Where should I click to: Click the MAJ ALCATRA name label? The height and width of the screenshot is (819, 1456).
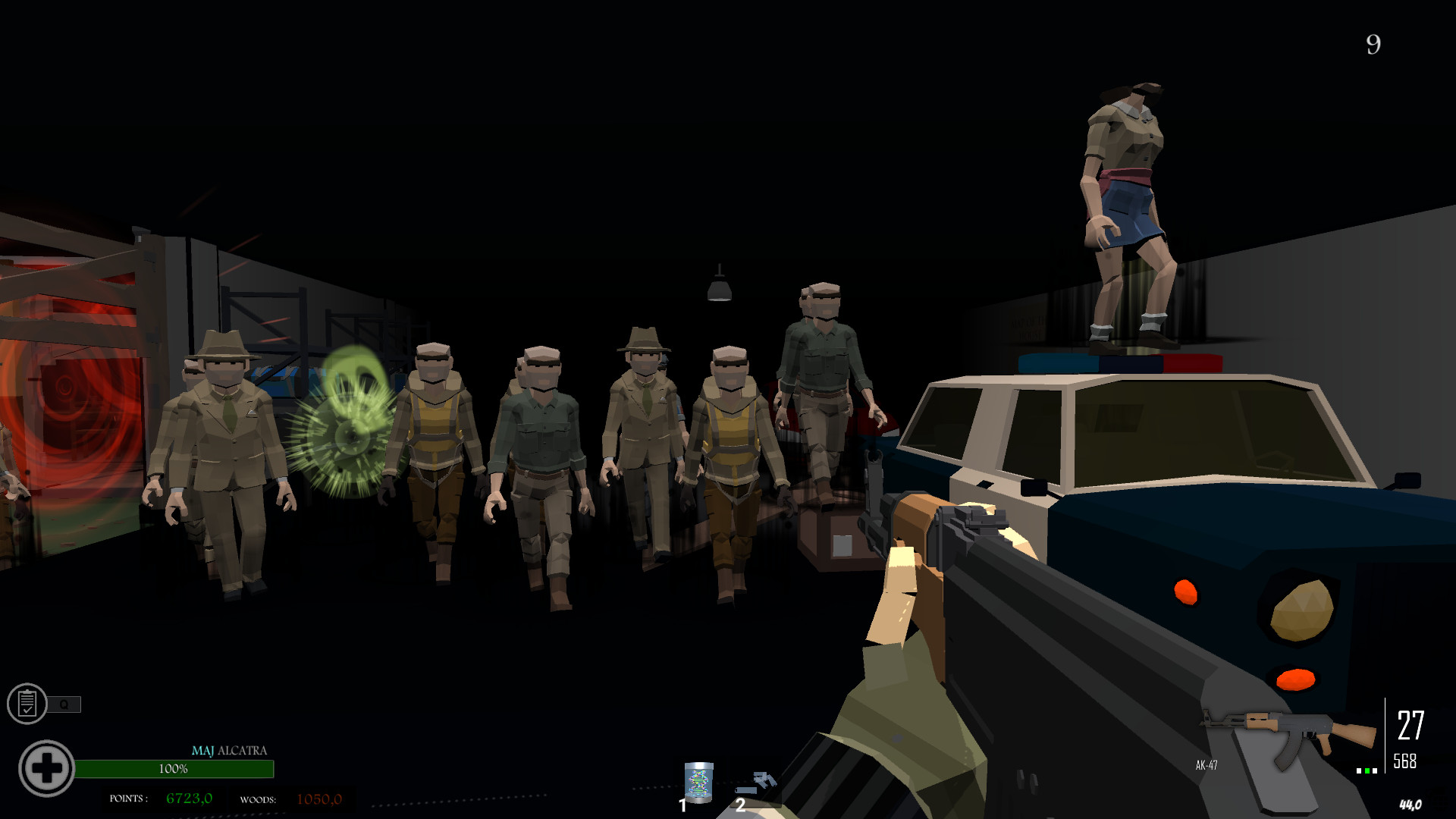coord(229,751)
